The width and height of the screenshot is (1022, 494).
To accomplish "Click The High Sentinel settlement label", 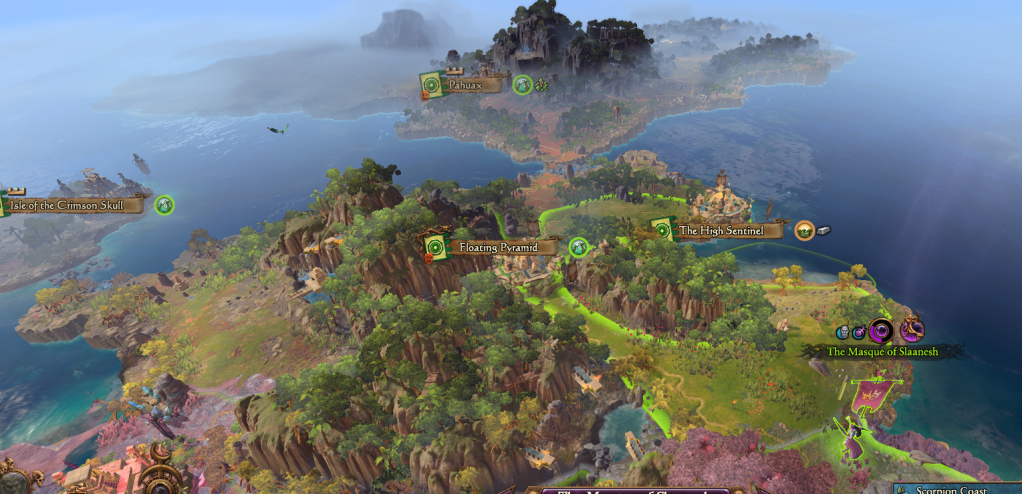I will (x=720, y=231).
